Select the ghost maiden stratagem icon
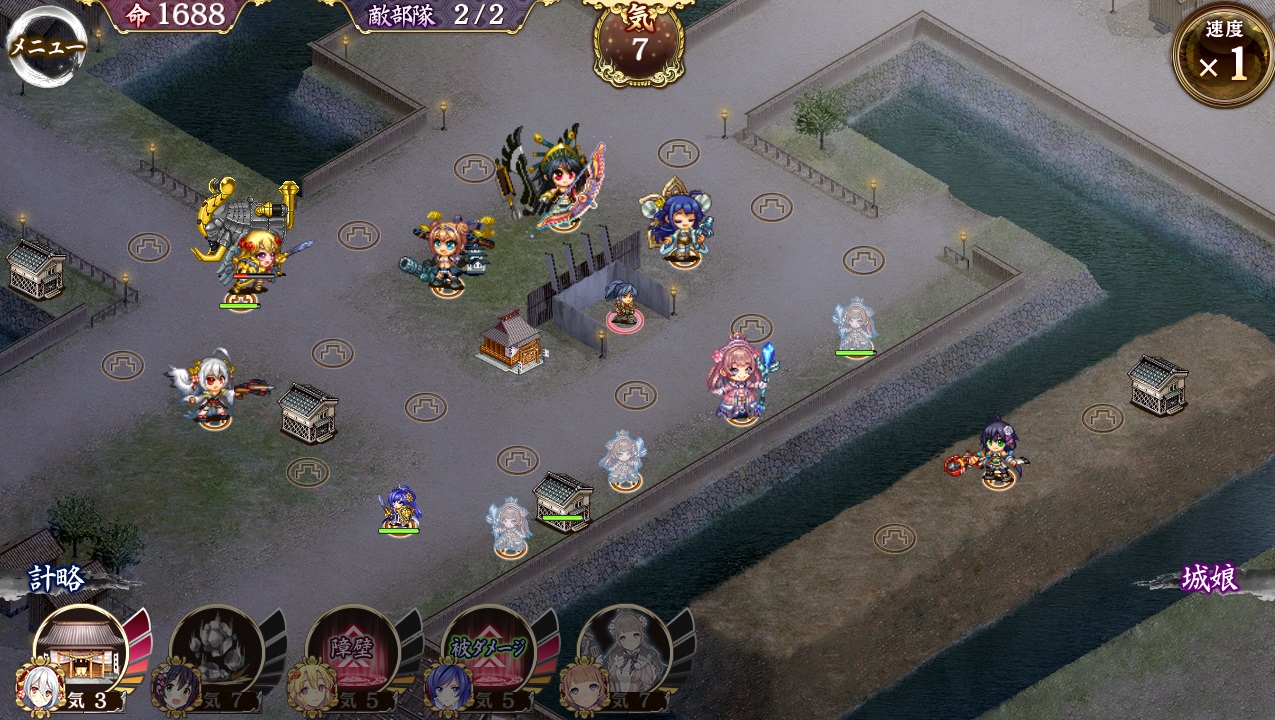Image resolution: width=1275 pixels, height=720 pixels. pyautogui.click(x=624, y=653)
